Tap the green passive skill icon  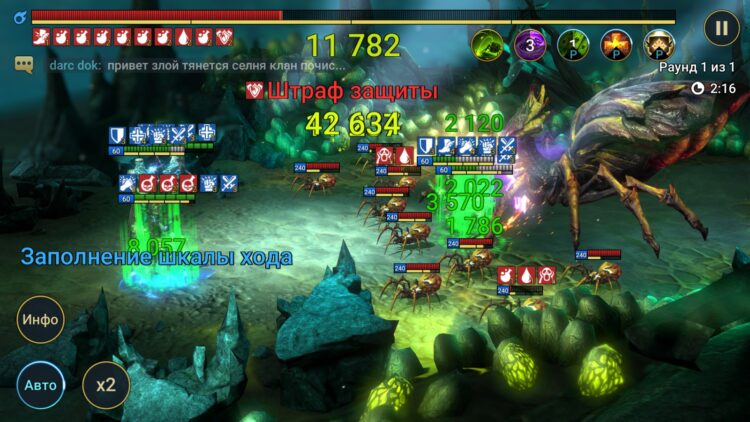point(573,44)
